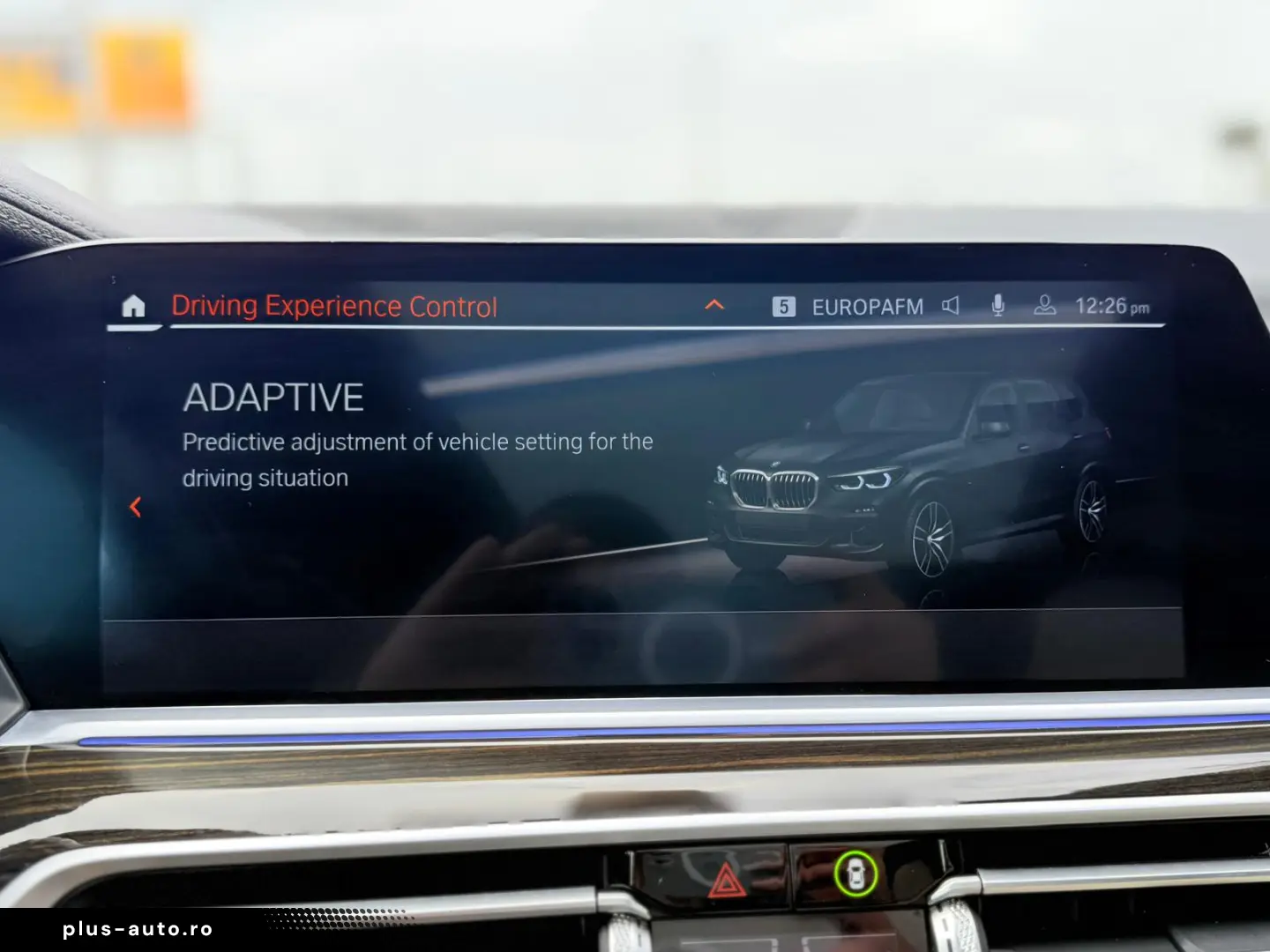
Task: Open the driver profile icon
Action: [x=1044, y=306]
